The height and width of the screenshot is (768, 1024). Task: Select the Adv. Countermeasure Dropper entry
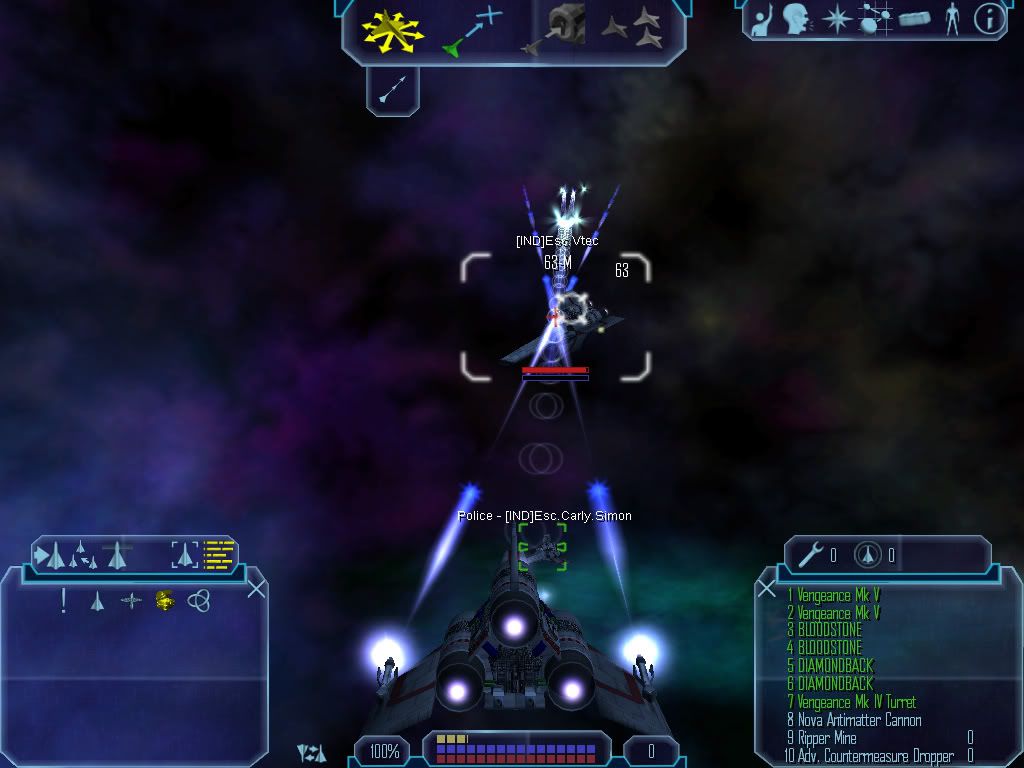click(868, 756)
